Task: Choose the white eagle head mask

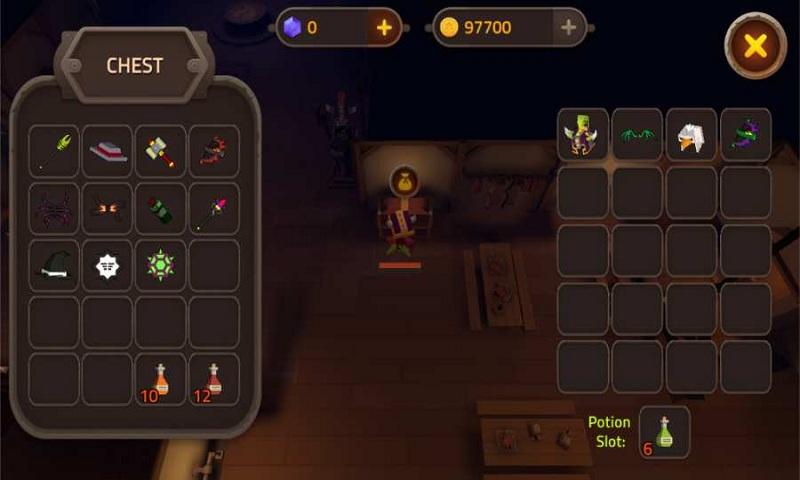Action: pos(691,135)
